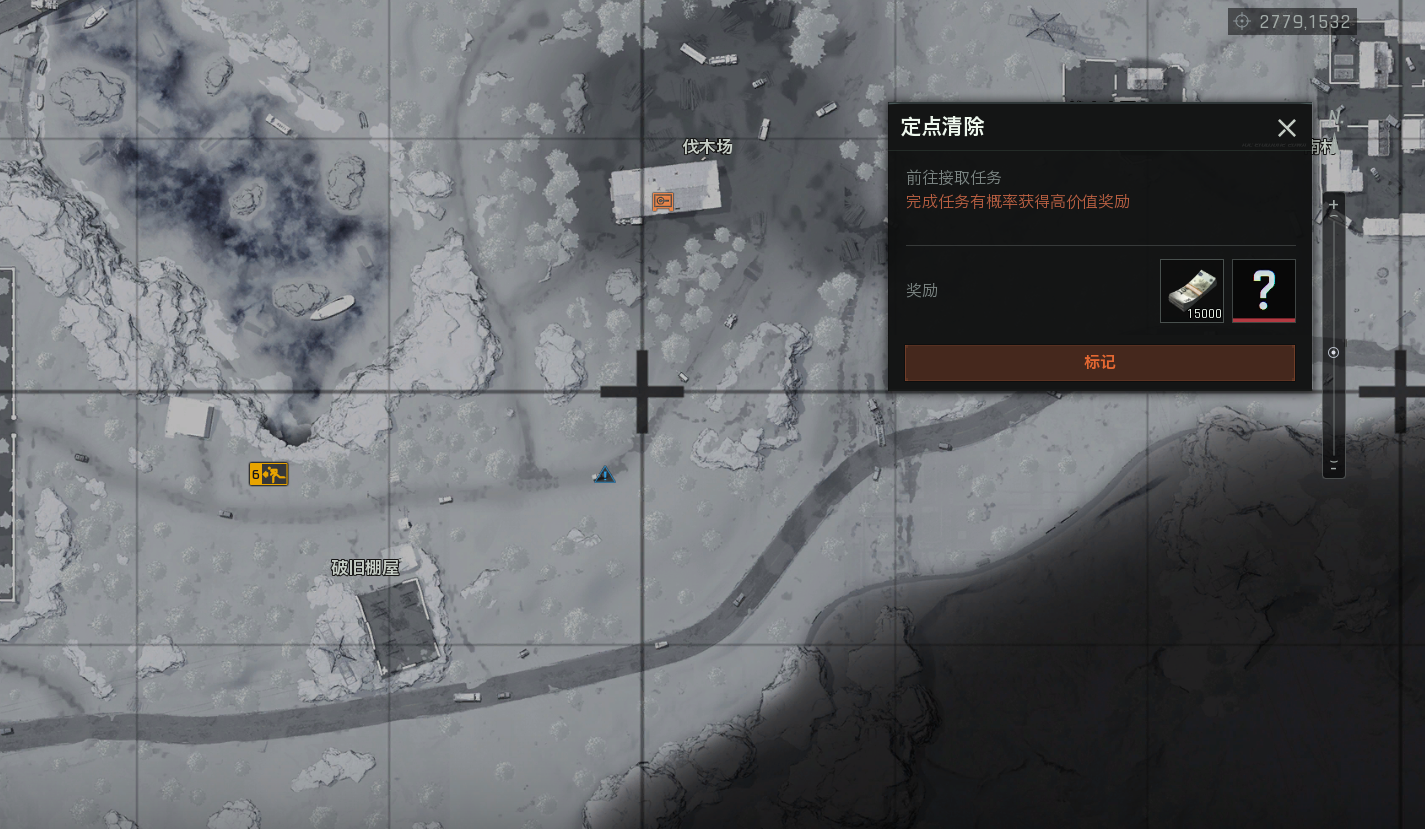Image resolution: width=1425 pixels, height=829 pixels.
Task: Click the orange 标记 button
Action: tap(1099, 362)
